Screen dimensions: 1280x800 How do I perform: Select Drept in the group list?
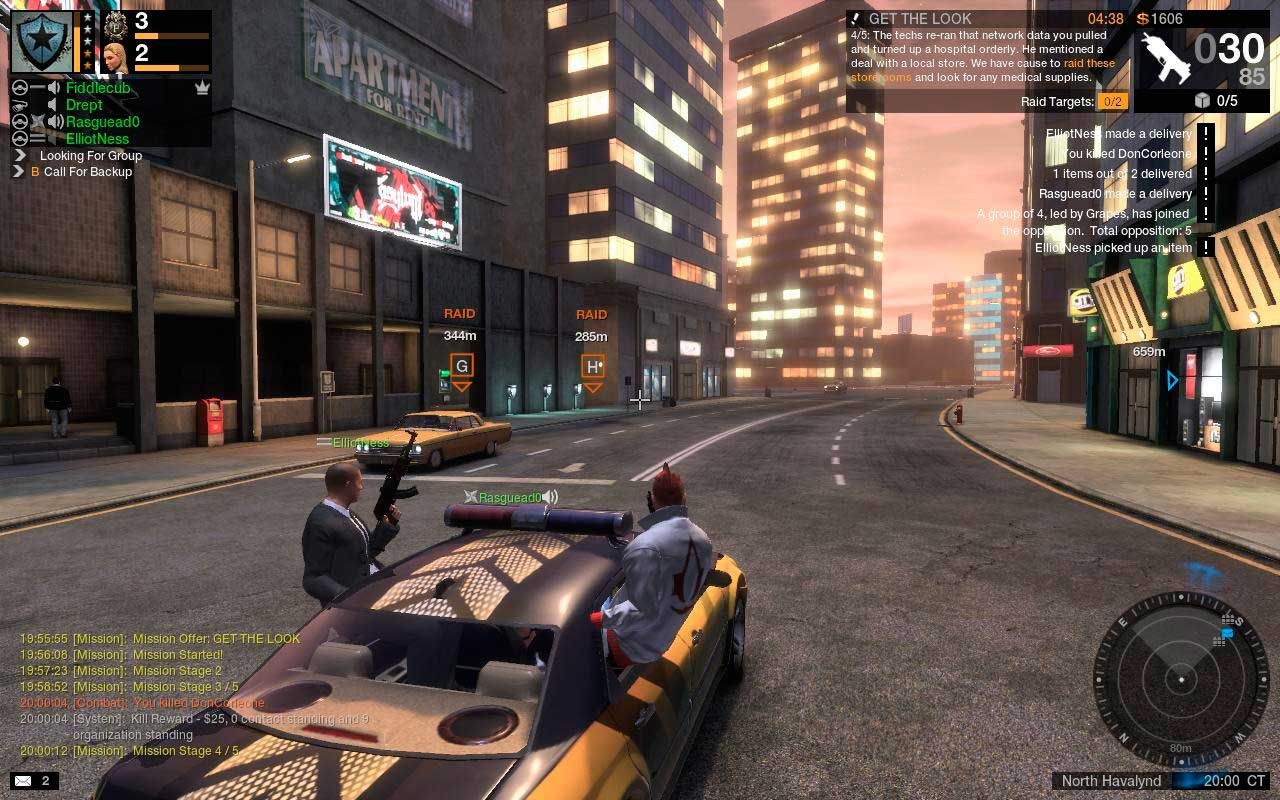pyautogui.click(x=84, y=105)
